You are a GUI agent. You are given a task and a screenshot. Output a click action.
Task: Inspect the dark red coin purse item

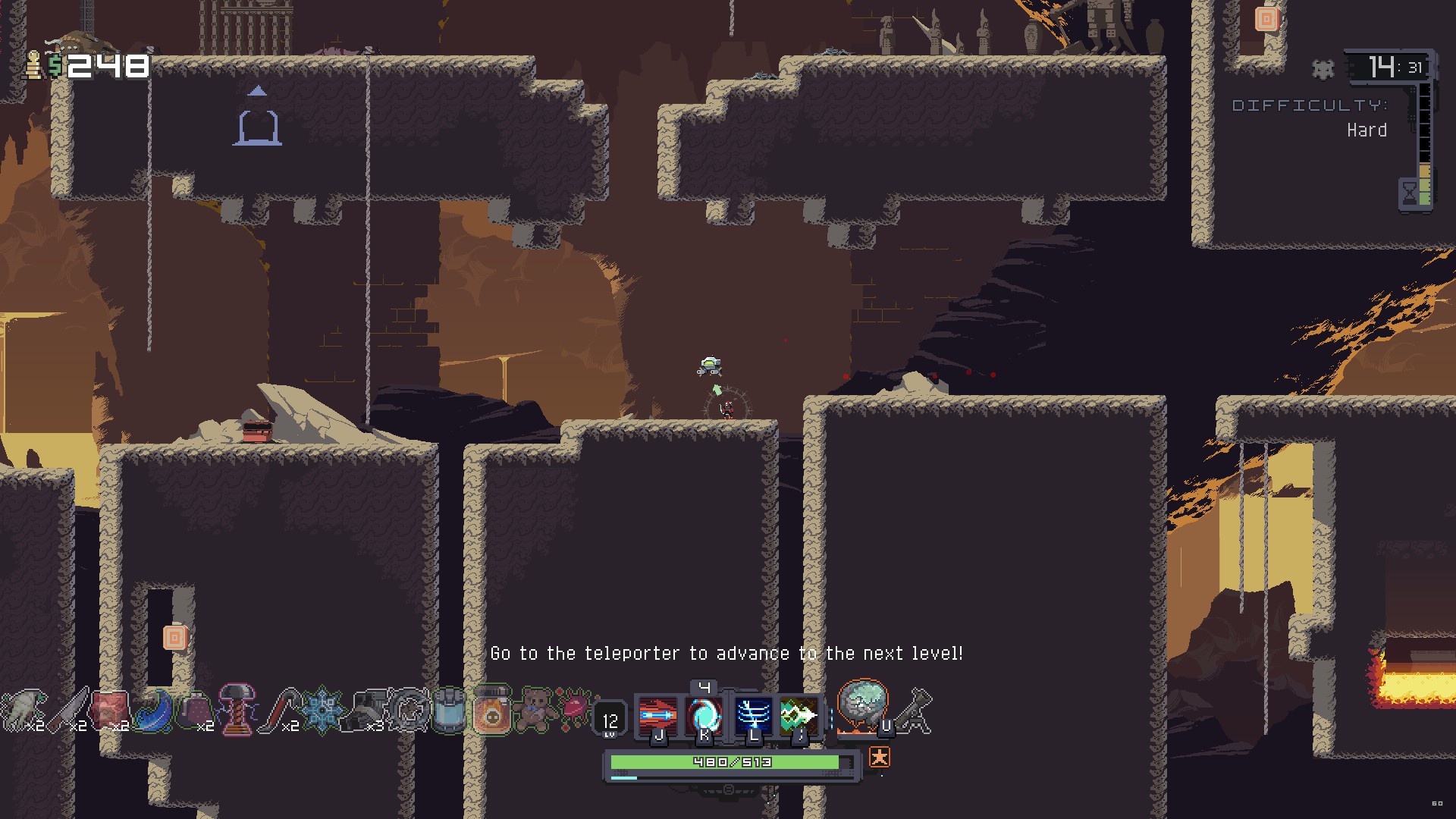tap(196, 710)
